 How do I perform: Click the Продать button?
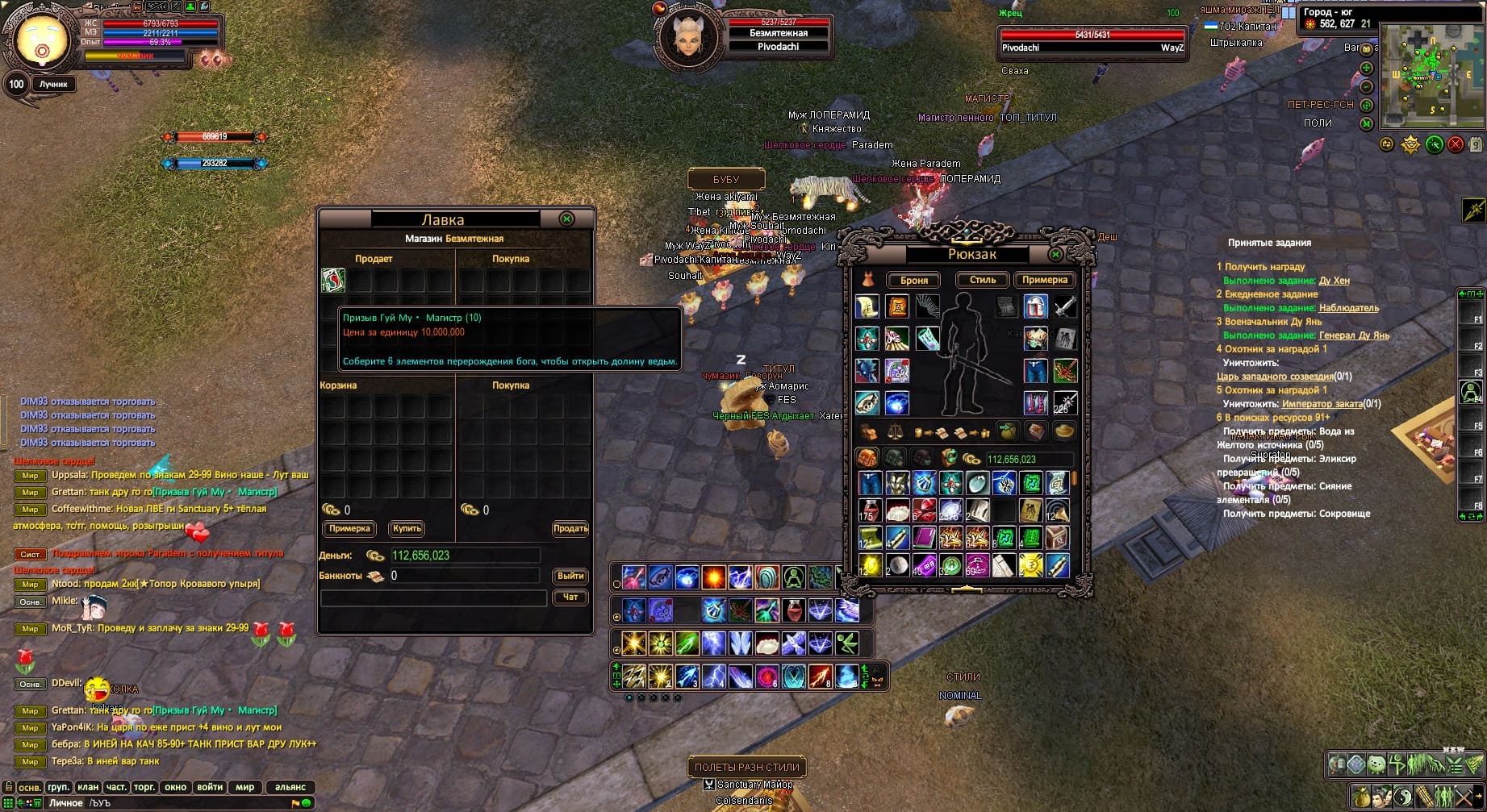[x=570, y=529]
